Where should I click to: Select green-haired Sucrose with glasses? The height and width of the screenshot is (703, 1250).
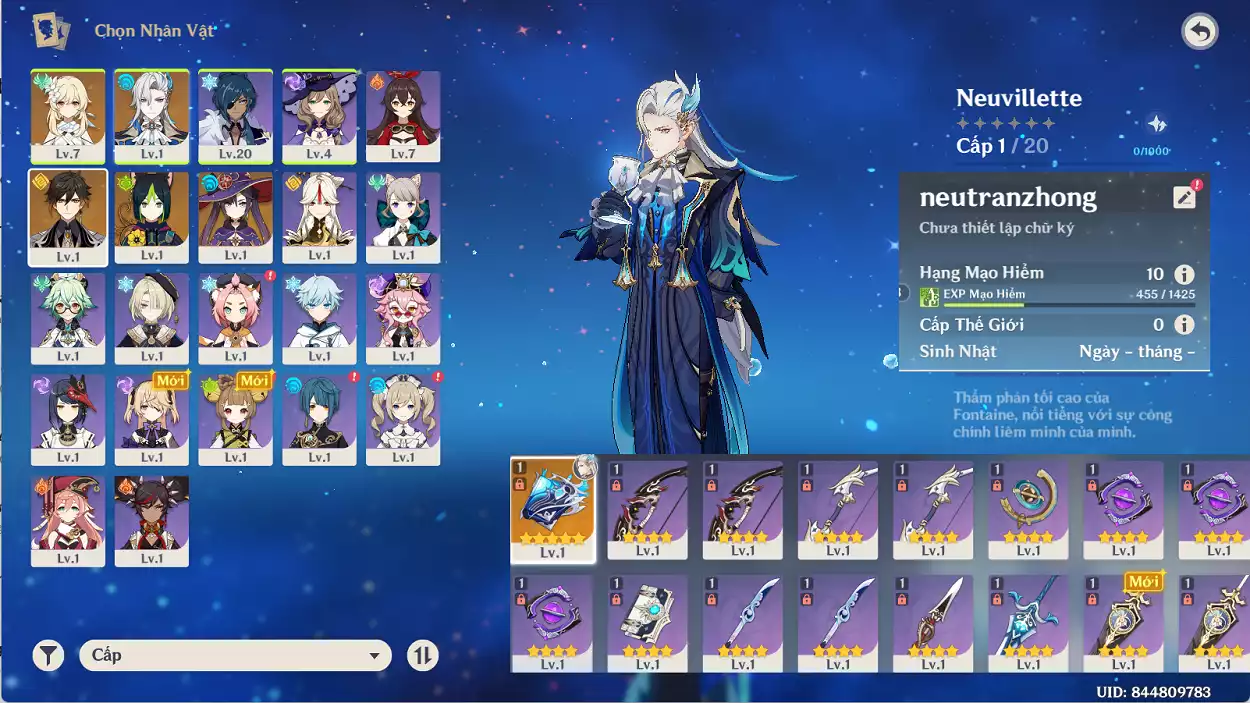click(x=68, y=318)
